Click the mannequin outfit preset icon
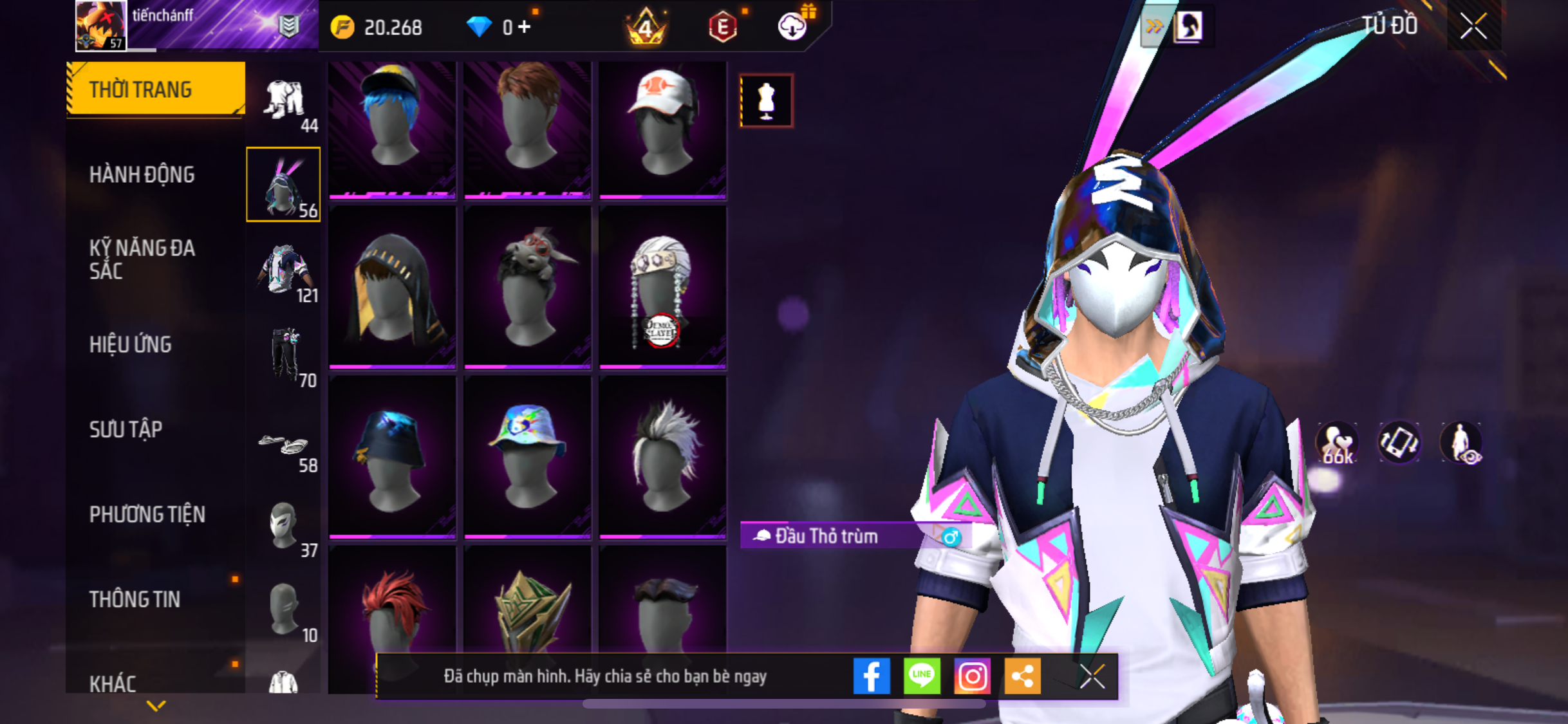 point(766,101)
